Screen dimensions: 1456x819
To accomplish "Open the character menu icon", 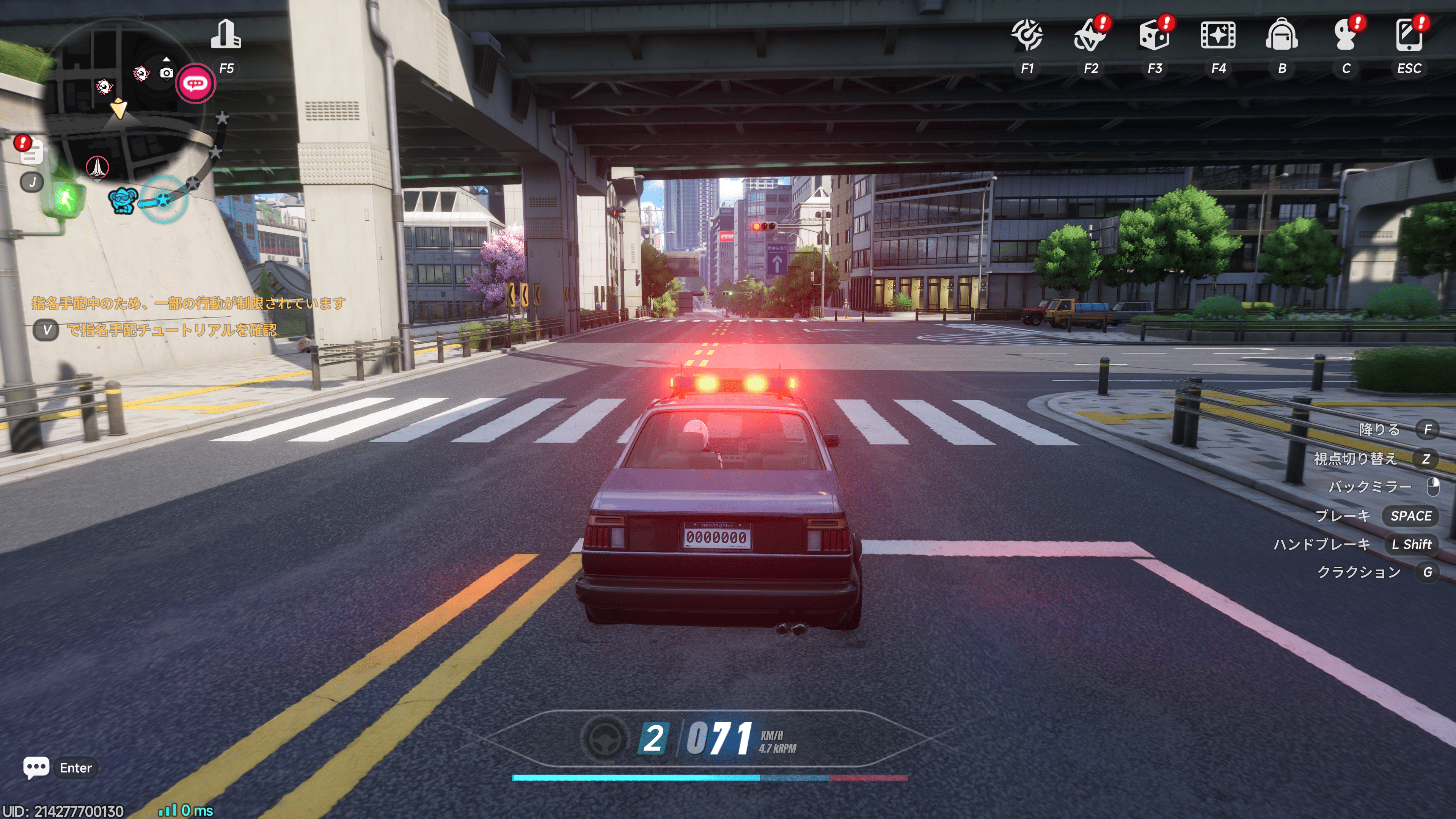I will point(1345,35).
